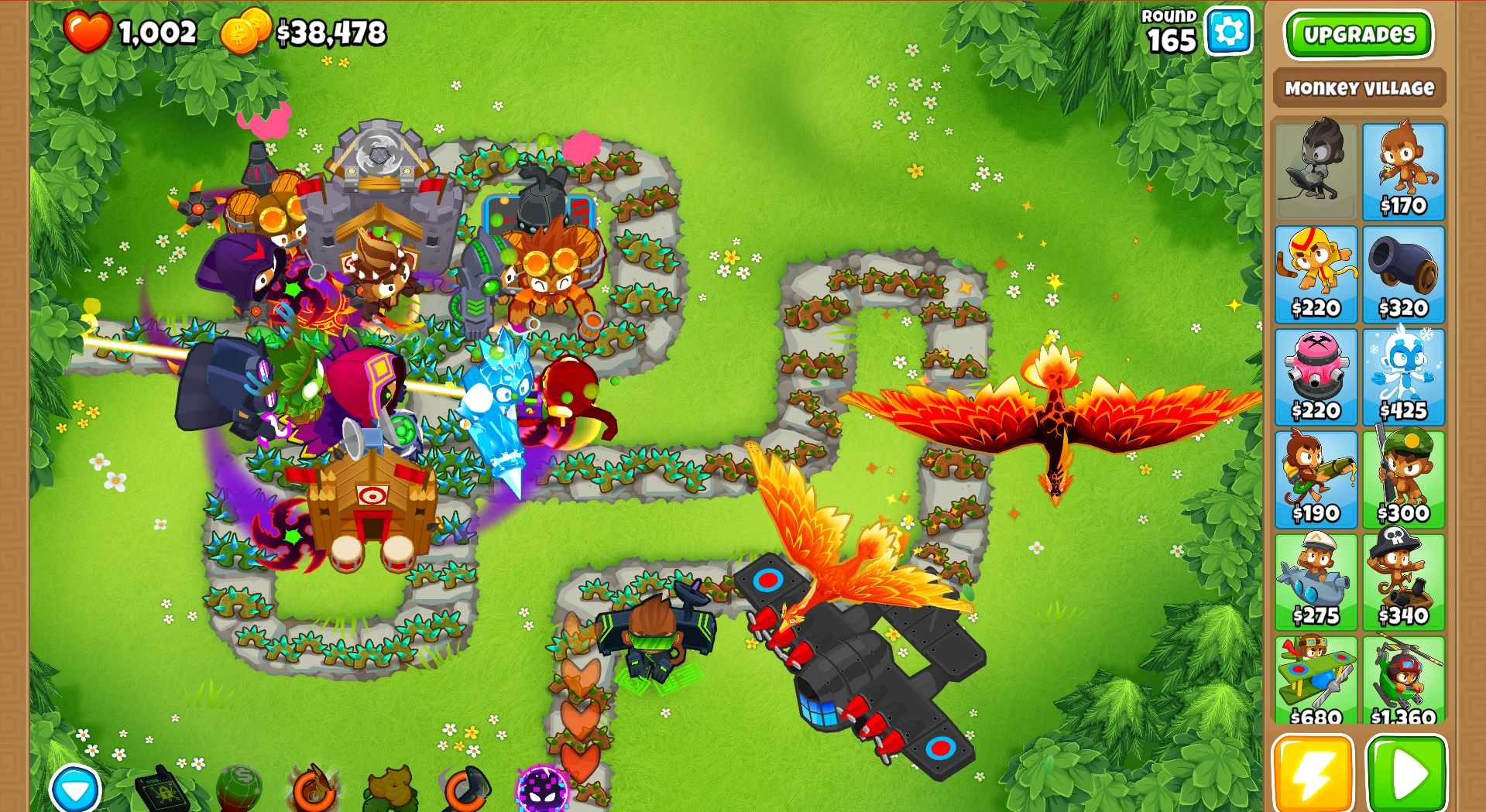1486x812 pixels.
Task: Activate the Cash Drop power
Action: (239, 790)
